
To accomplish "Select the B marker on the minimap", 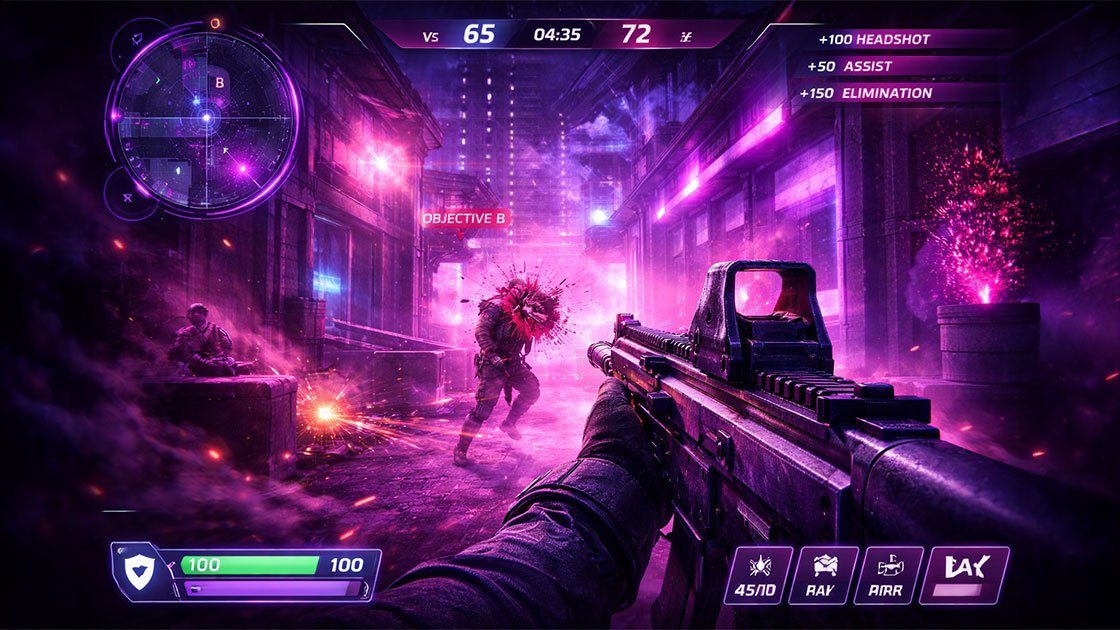I will (220, 83).
